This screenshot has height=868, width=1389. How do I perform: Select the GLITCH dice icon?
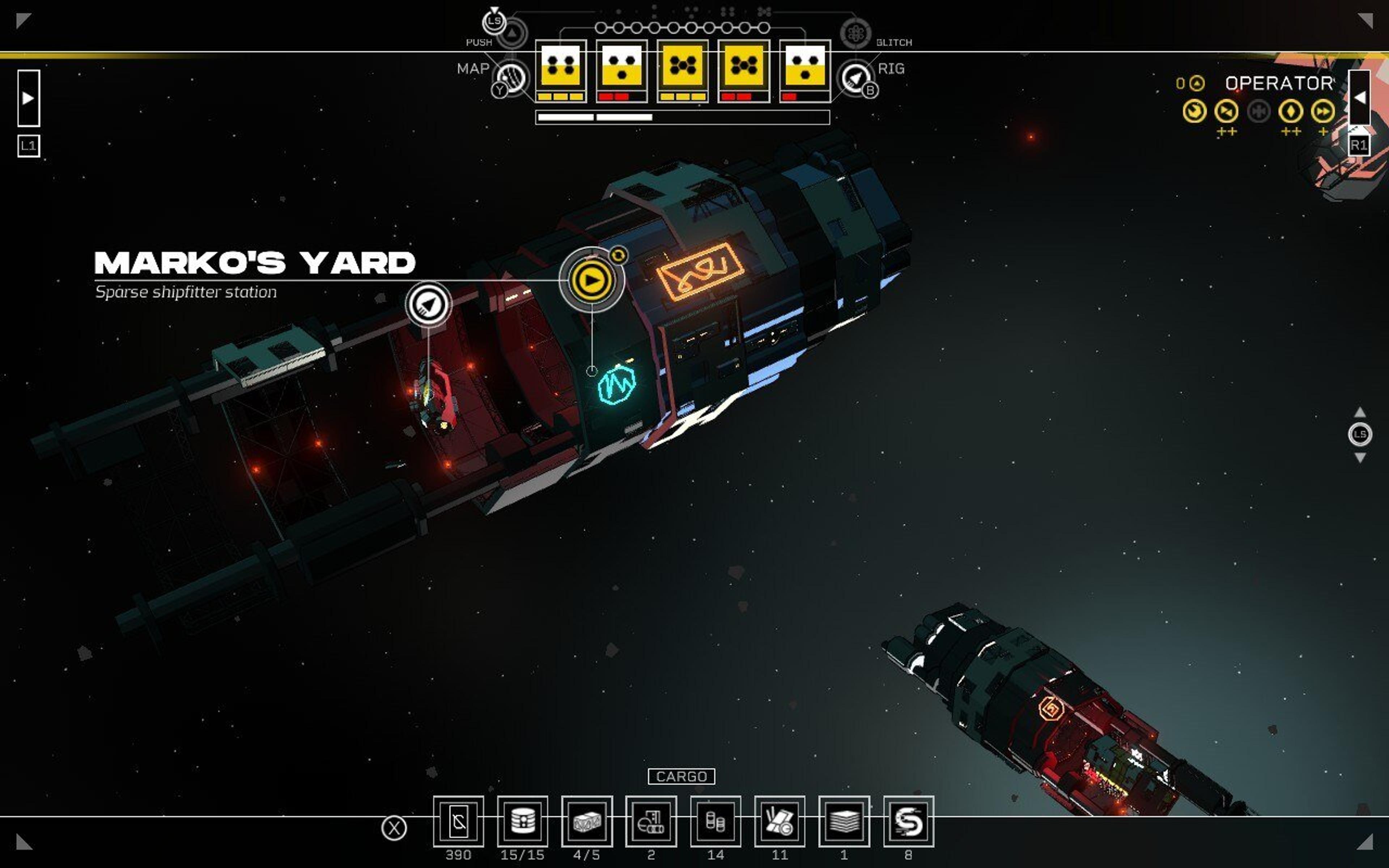855,34
